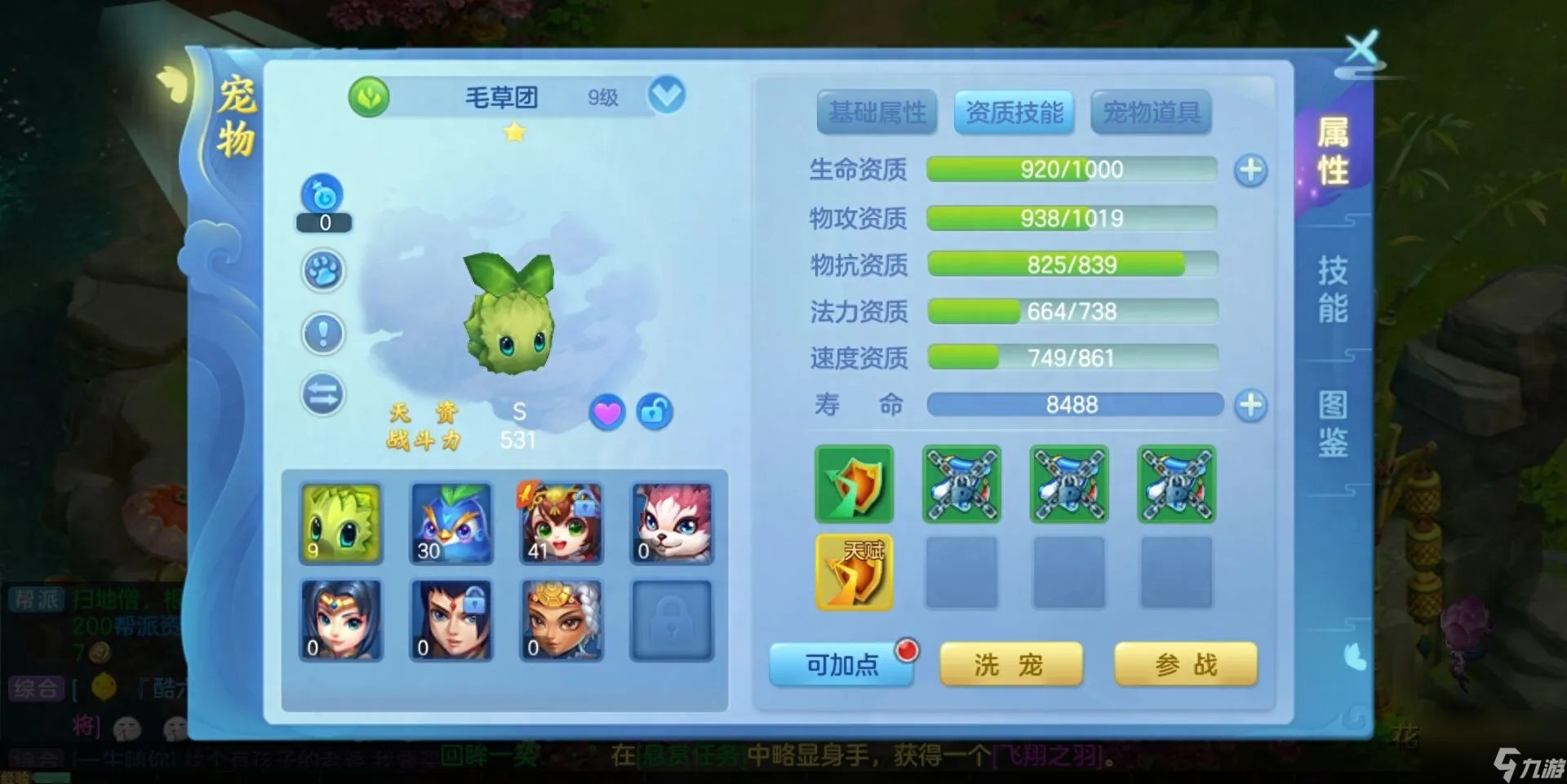
Task: Click the first chained locked skill slot
Action: tap(961, 485)
